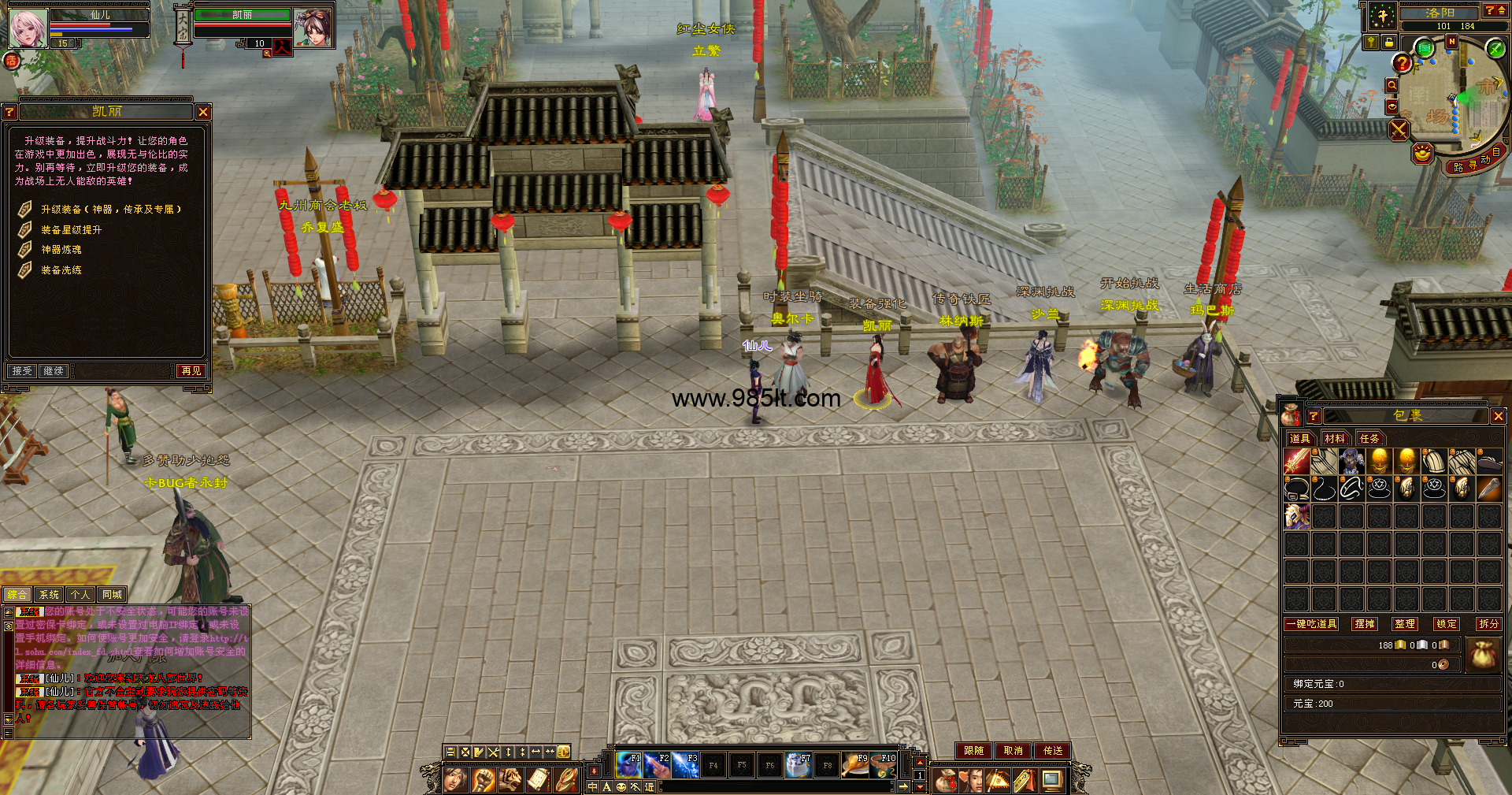The width and height of the screenshot is (1512, 795).
Task: Select 装备星级提升 dialogue option
Action: 71,230
